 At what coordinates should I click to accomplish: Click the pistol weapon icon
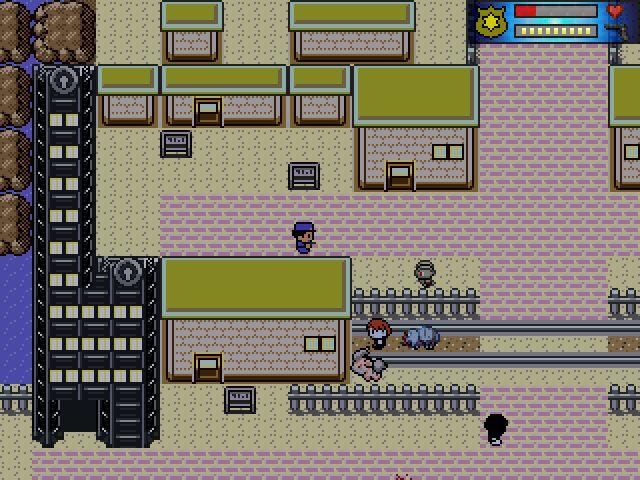click(616, 31)
